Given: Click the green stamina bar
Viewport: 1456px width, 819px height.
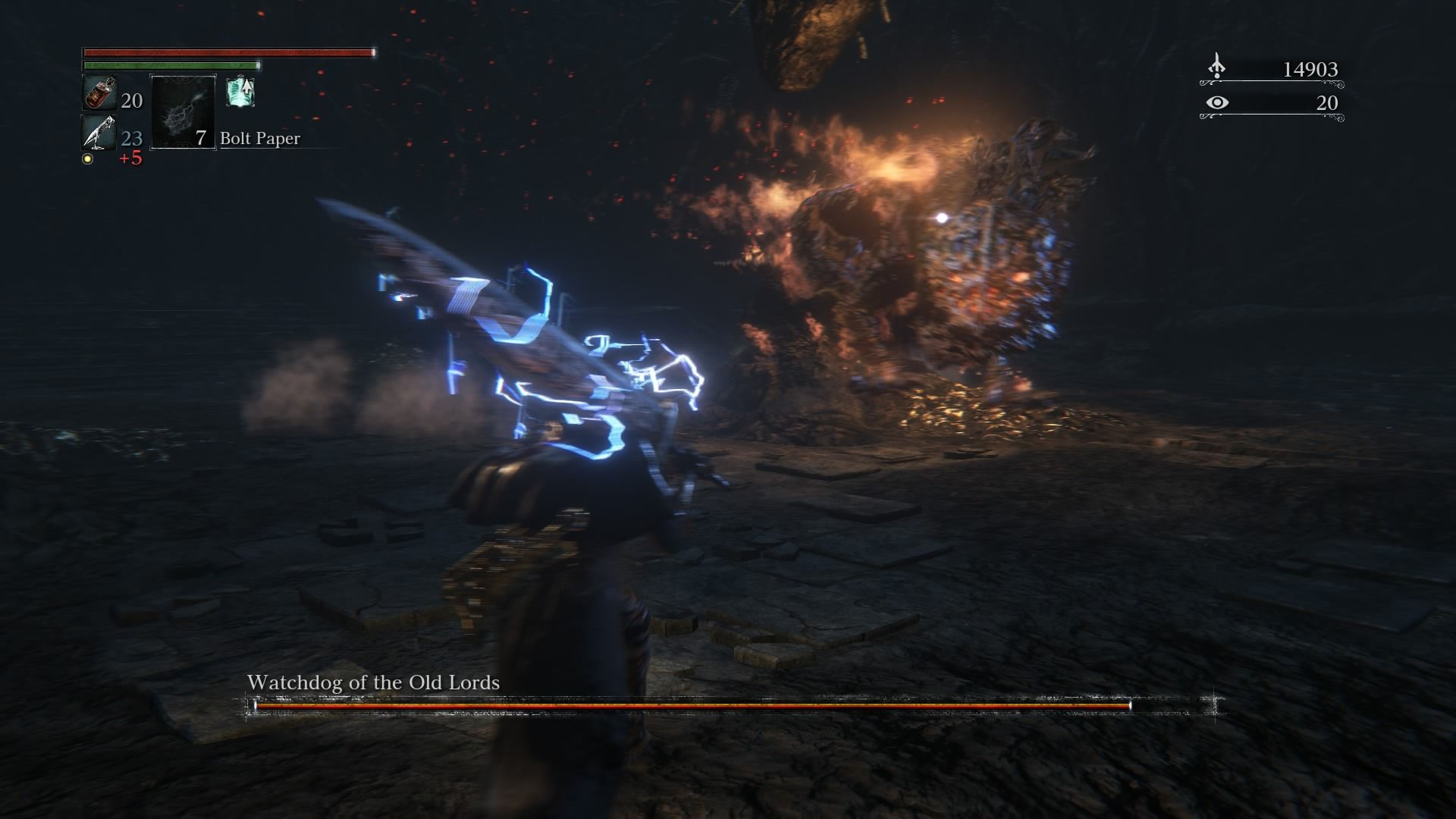Looking at the screenshot, I should point(171,66).
